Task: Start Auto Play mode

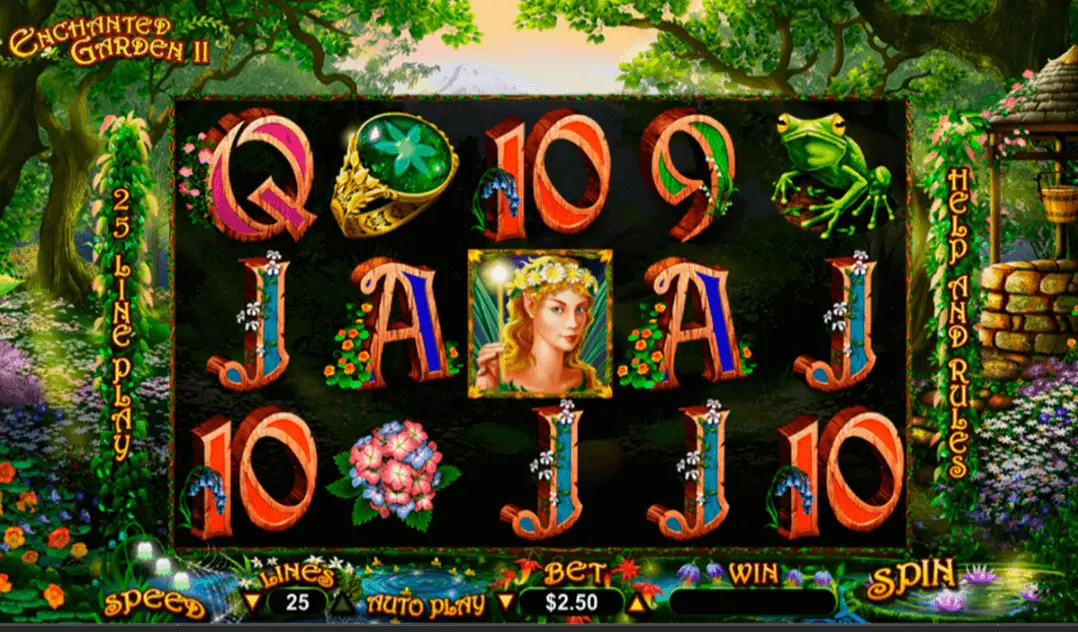Action: [x=425, y=604]
